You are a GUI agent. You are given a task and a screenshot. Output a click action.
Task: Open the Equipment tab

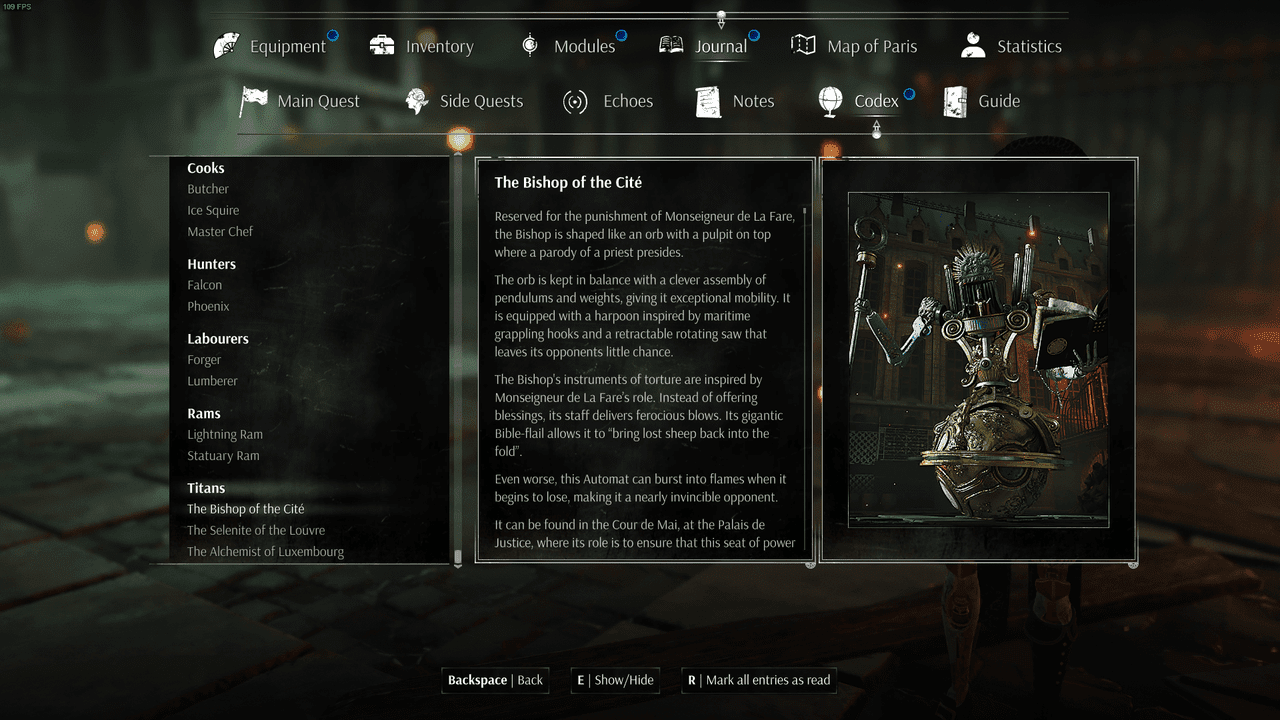271,46
